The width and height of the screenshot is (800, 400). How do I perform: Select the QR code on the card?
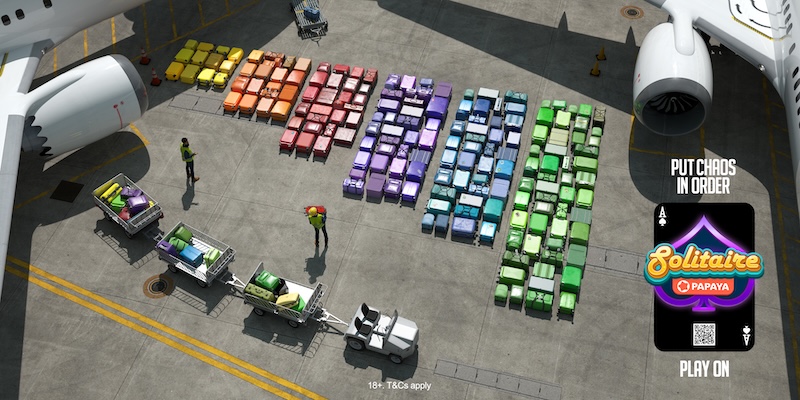pos(704,333)
